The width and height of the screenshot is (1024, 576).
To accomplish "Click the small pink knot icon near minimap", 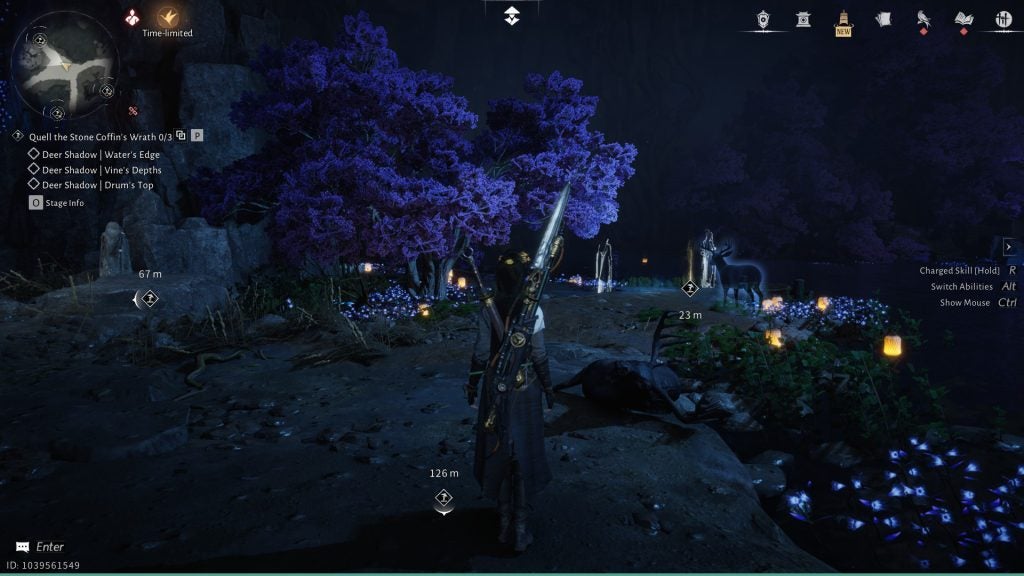I will pyautogui.click(x=133, y=111).
